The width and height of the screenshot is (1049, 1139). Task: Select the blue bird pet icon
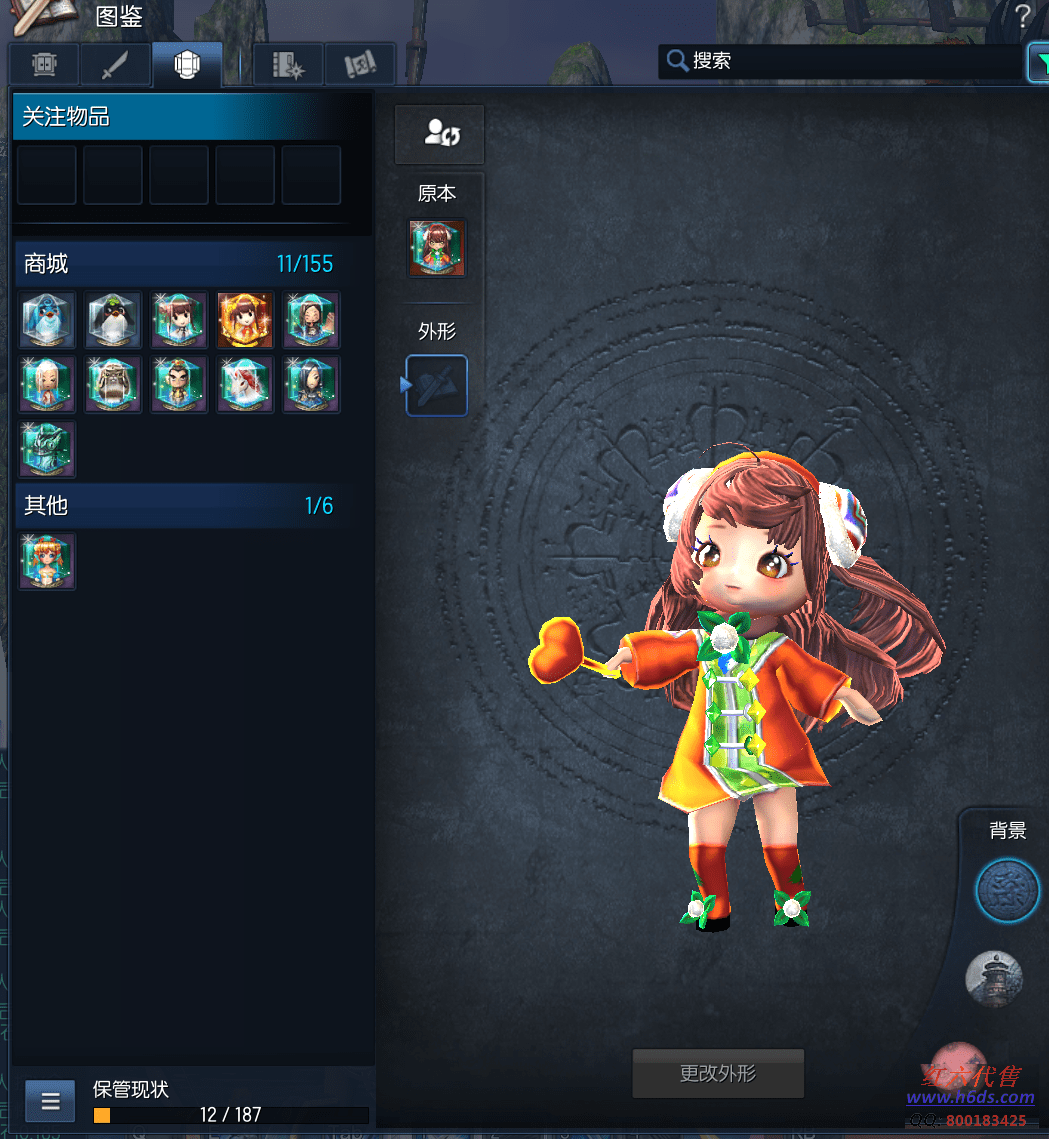[47, 320]
